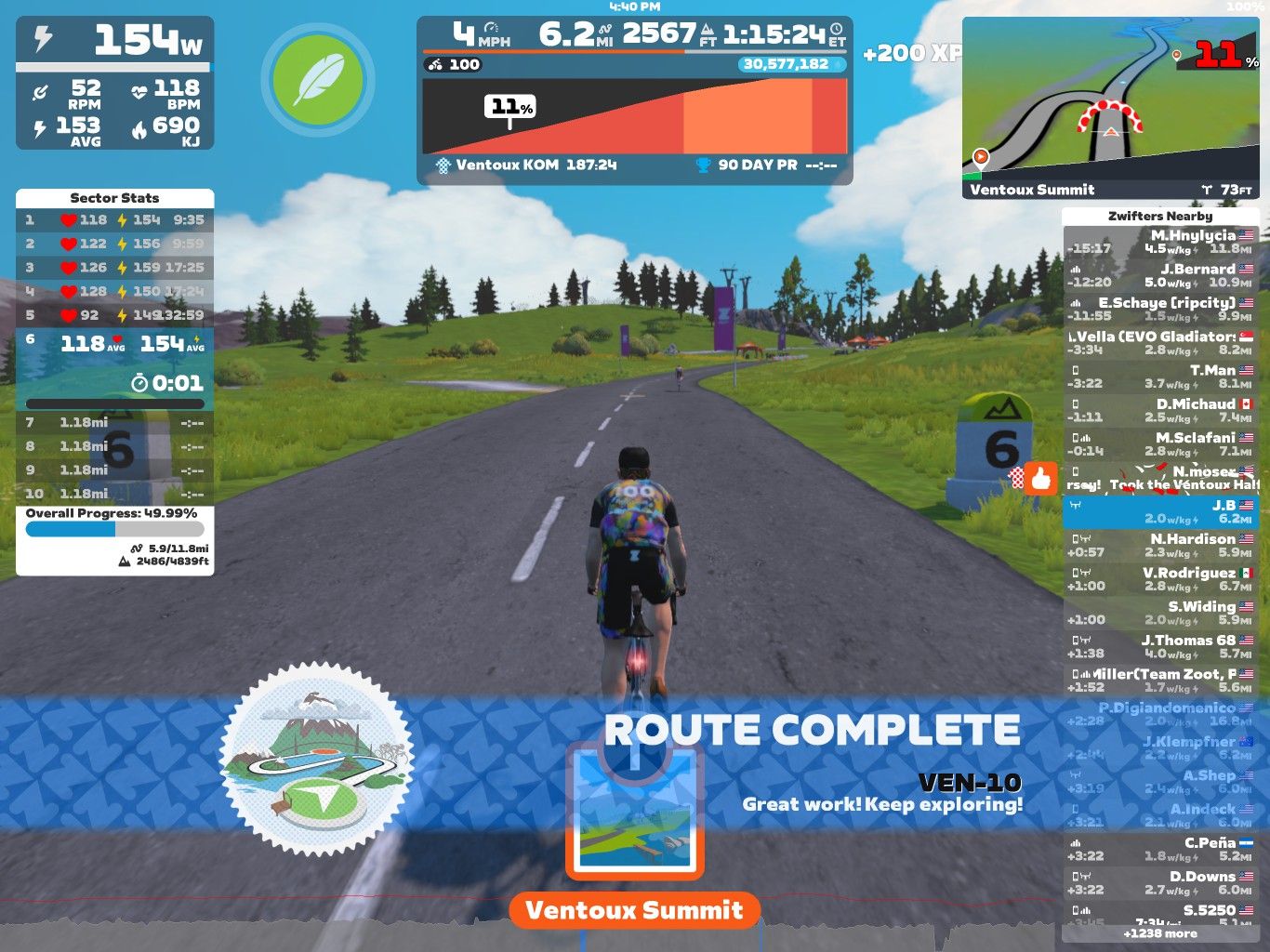The width and height of the screenshot is (1270, 952).
Task: Select M.Hnylycia in the Zwifters Nearby list
Action: pyautogui.click(x=1159, y=242)
